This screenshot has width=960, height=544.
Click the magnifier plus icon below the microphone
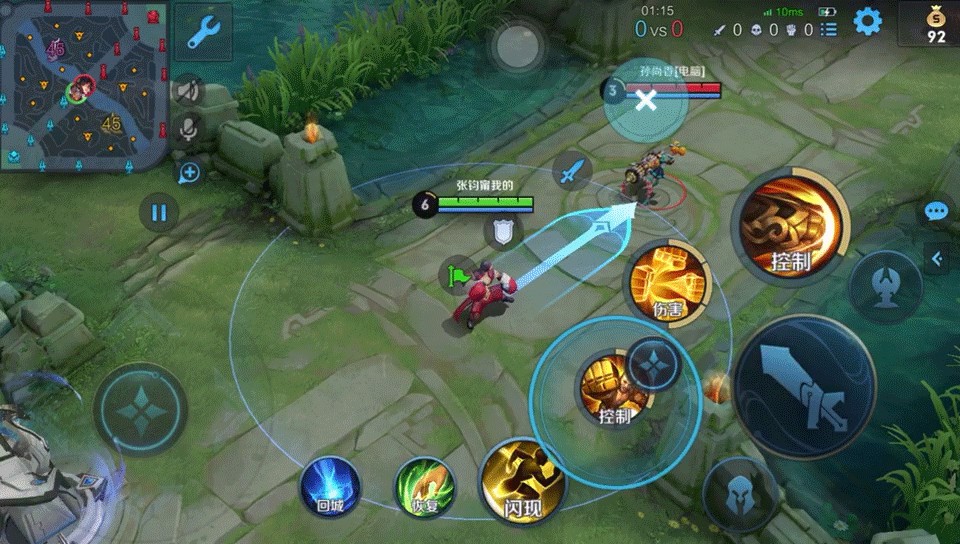click(189, 173)
